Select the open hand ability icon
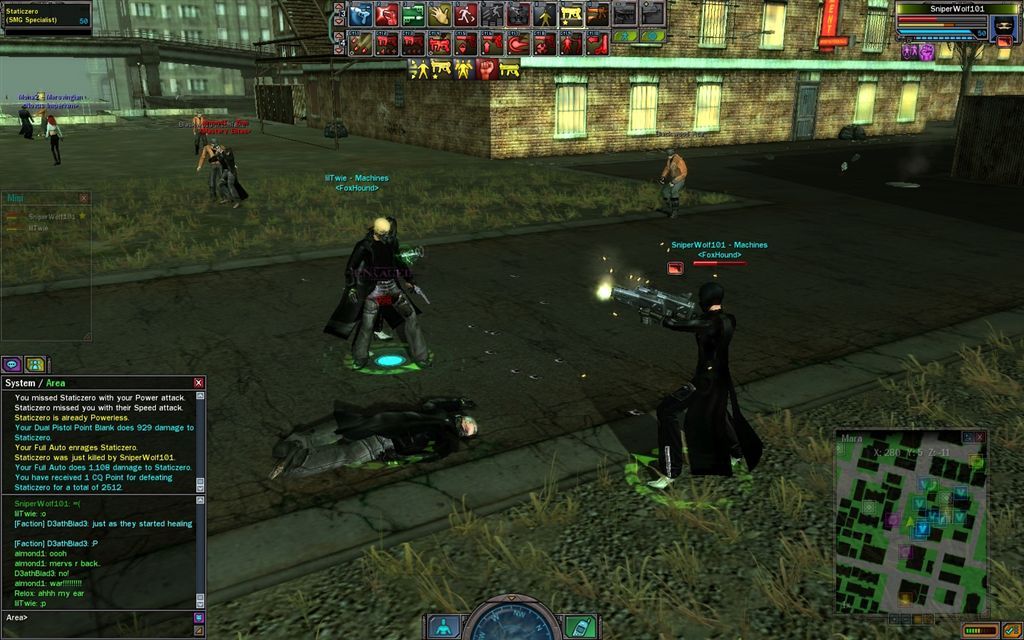 (439, 14)
